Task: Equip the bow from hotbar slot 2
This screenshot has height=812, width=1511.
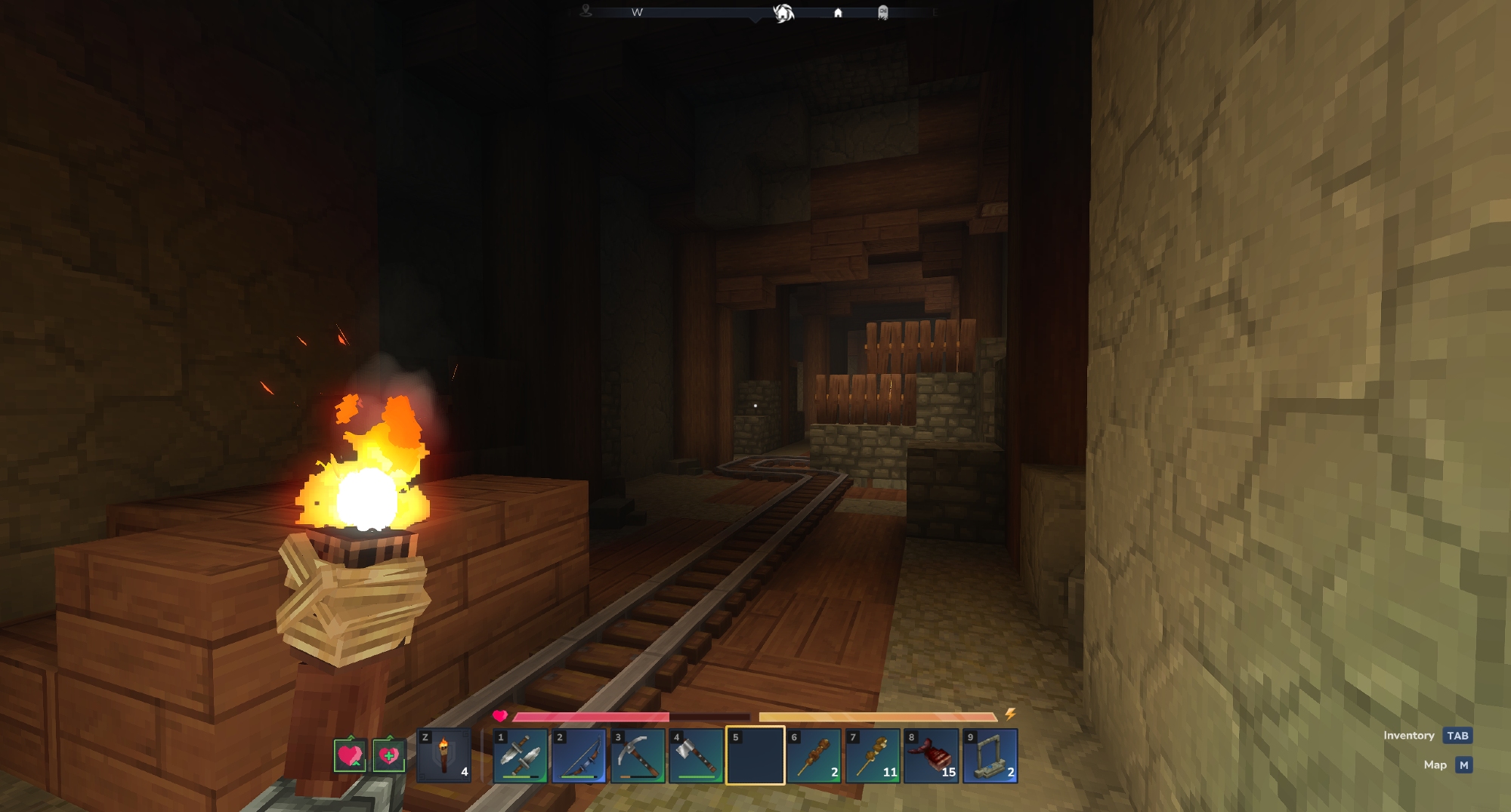Action: (579, 756)
